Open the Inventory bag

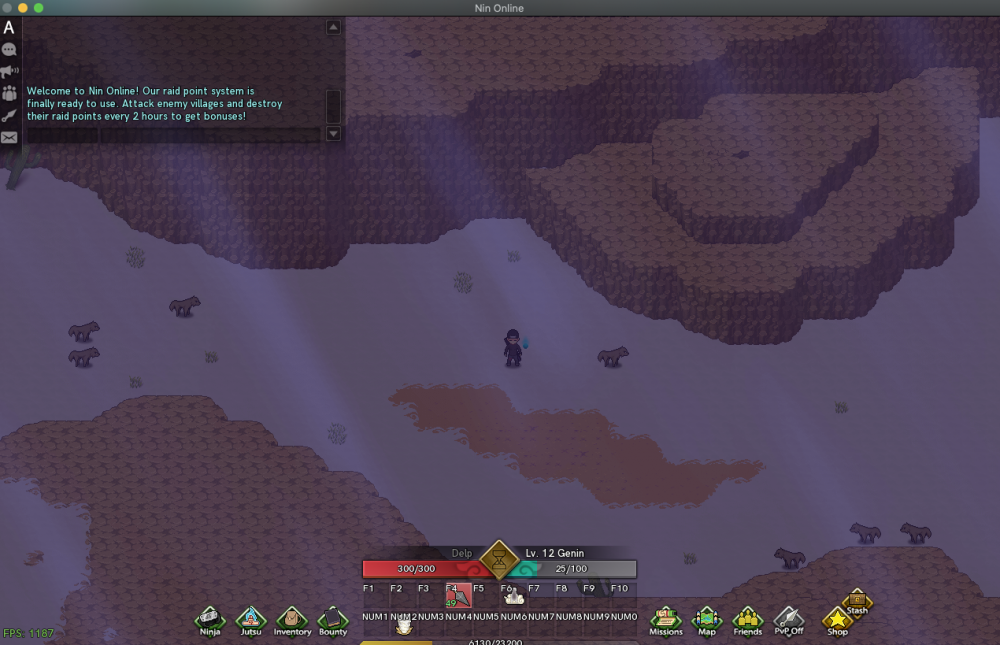tap(292, 619)
